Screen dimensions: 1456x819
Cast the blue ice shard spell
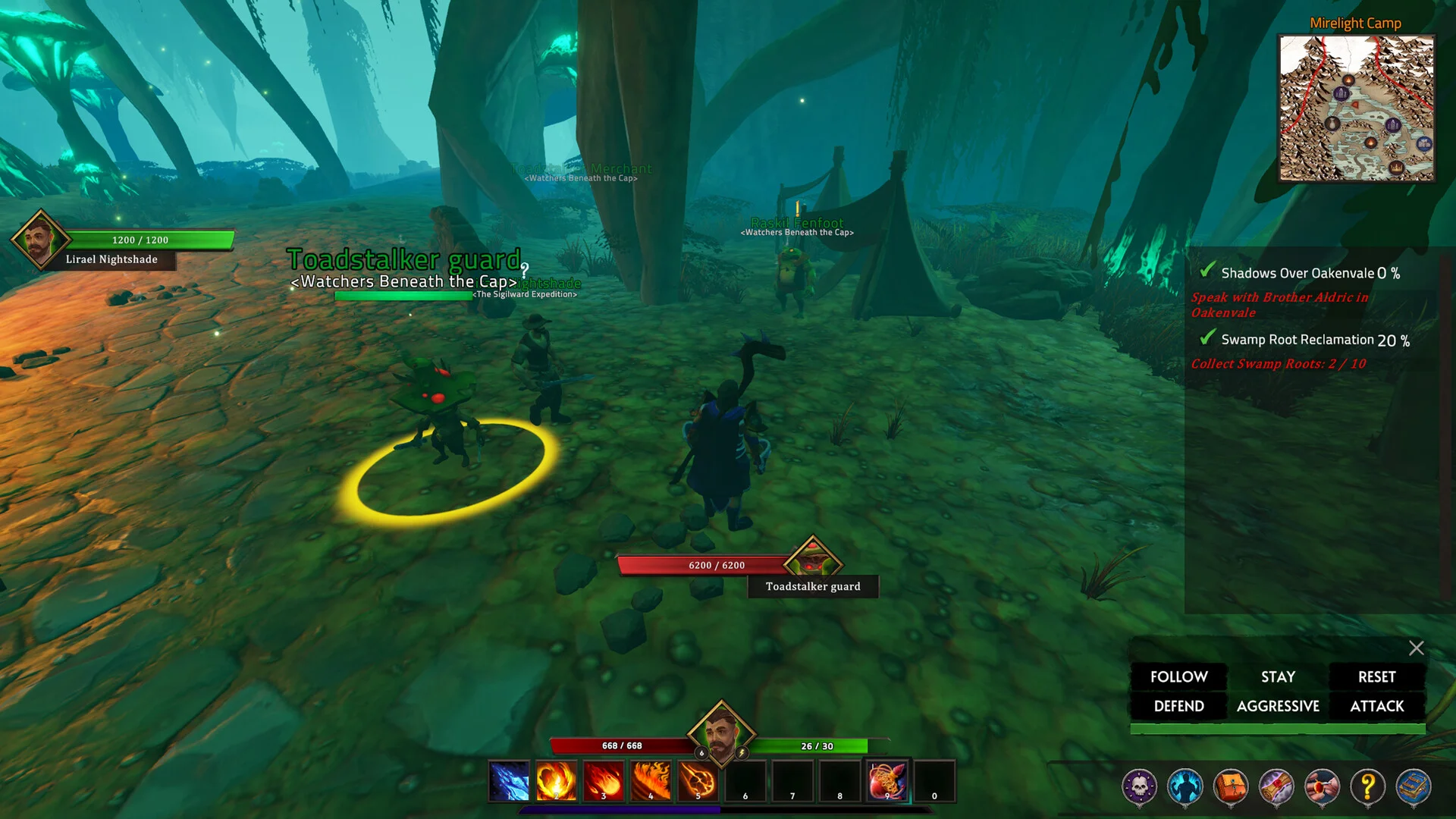509,781
